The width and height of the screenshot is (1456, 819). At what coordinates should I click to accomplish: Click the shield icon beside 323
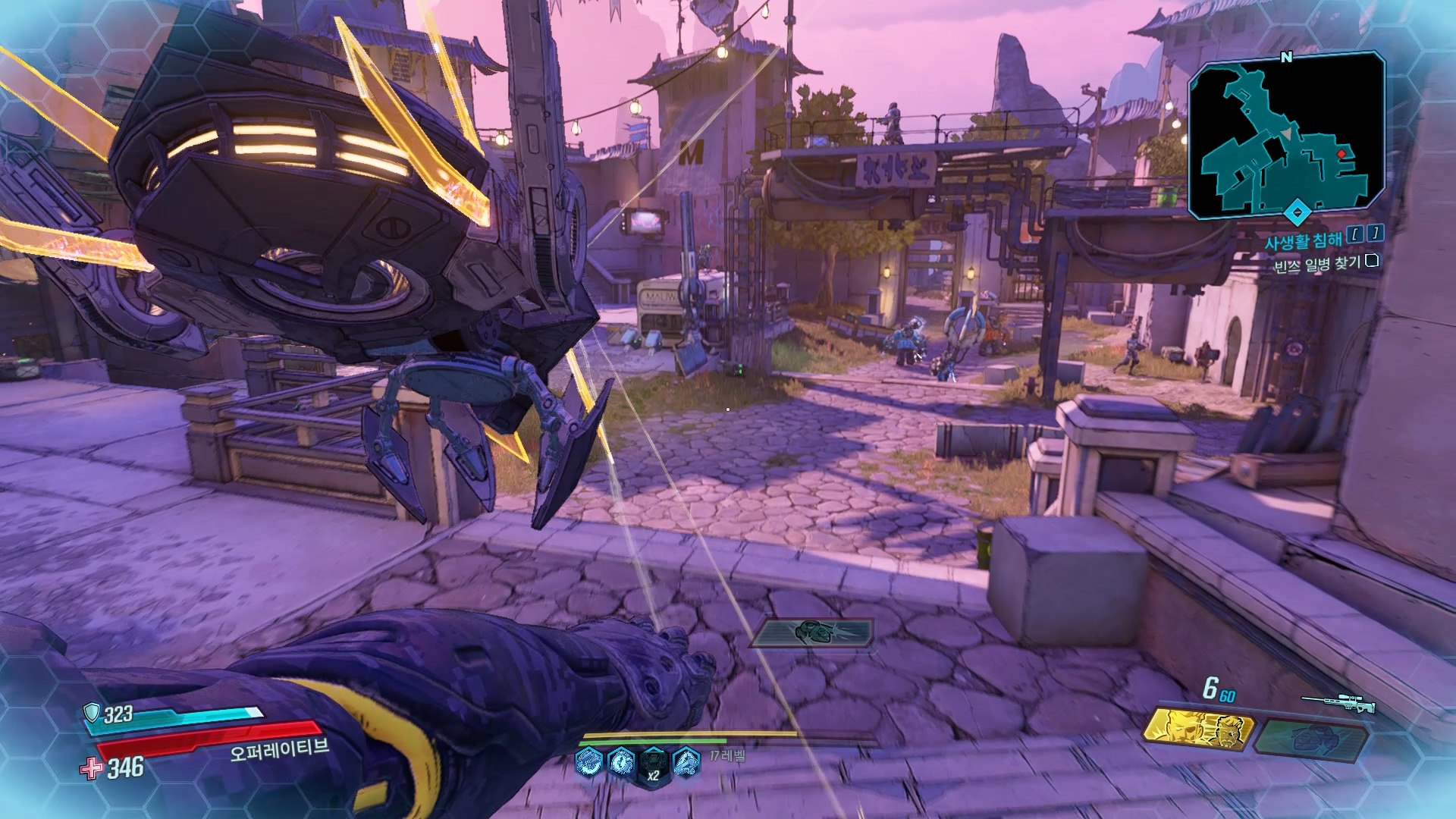pyautogui.click(x=92, y=712)
